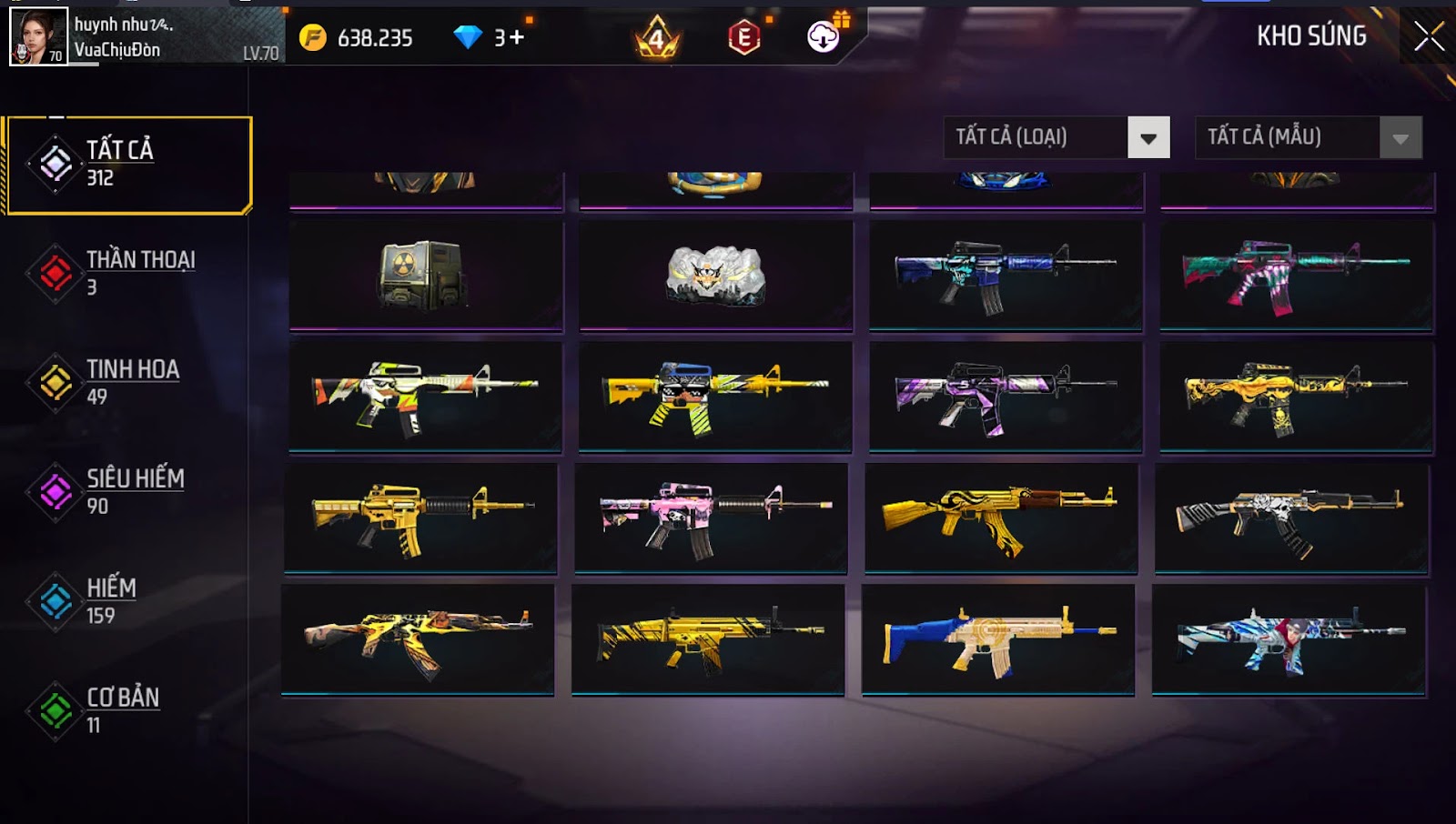Open the player profile avatar
Viewport: 1456px width, 824px height.
(38, 36)
